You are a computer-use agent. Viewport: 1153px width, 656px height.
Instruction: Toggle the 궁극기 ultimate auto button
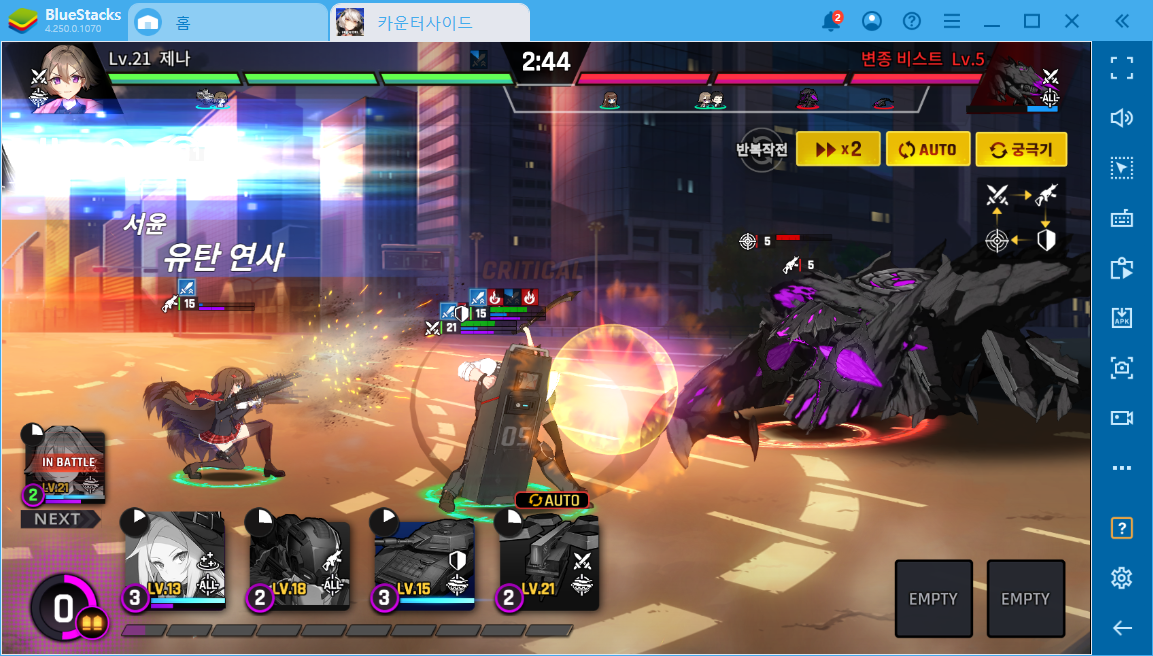click(x=1021, y=150)
